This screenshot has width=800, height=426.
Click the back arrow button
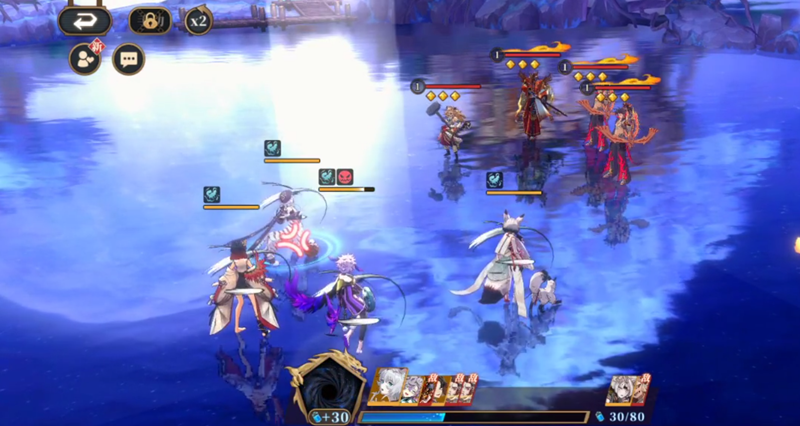coord(85,21)
